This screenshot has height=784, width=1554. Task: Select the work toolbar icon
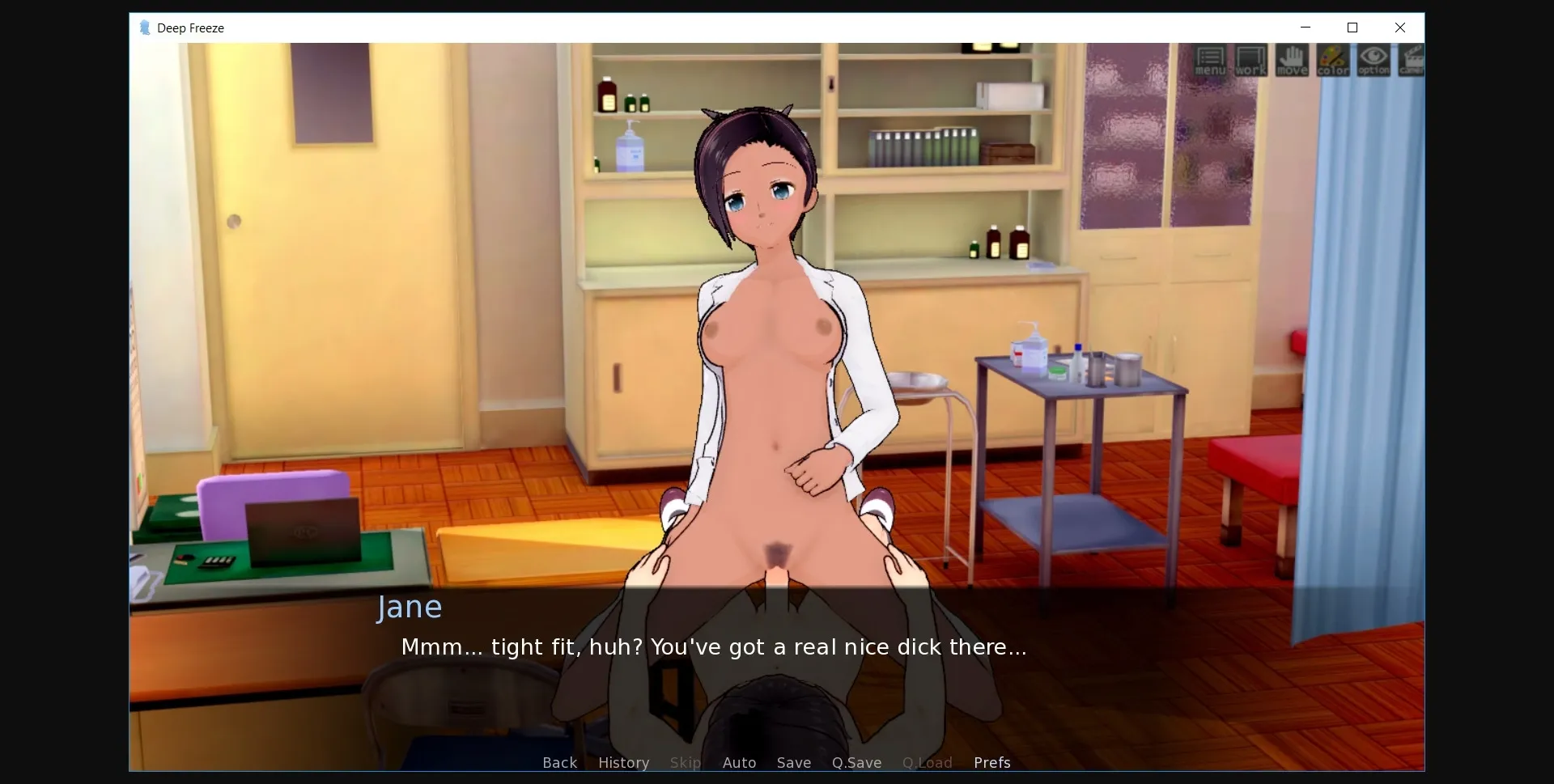1250,61
